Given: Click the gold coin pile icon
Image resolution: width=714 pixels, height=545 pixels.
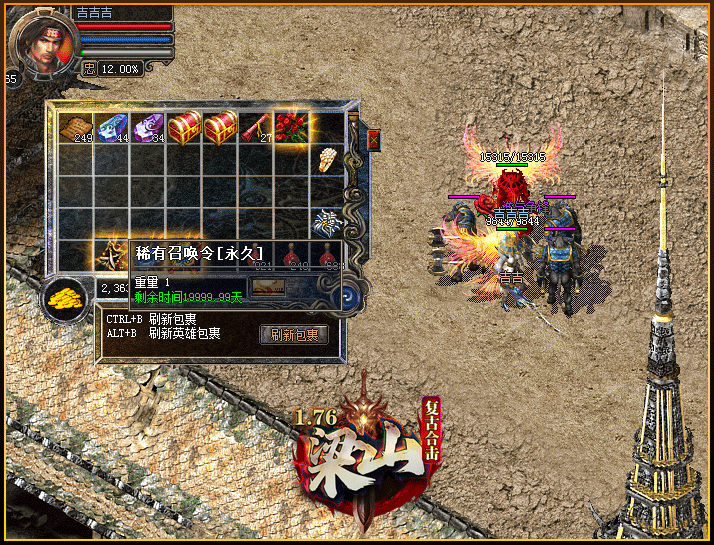Looking at the screenshot, I should coord(64,297).
